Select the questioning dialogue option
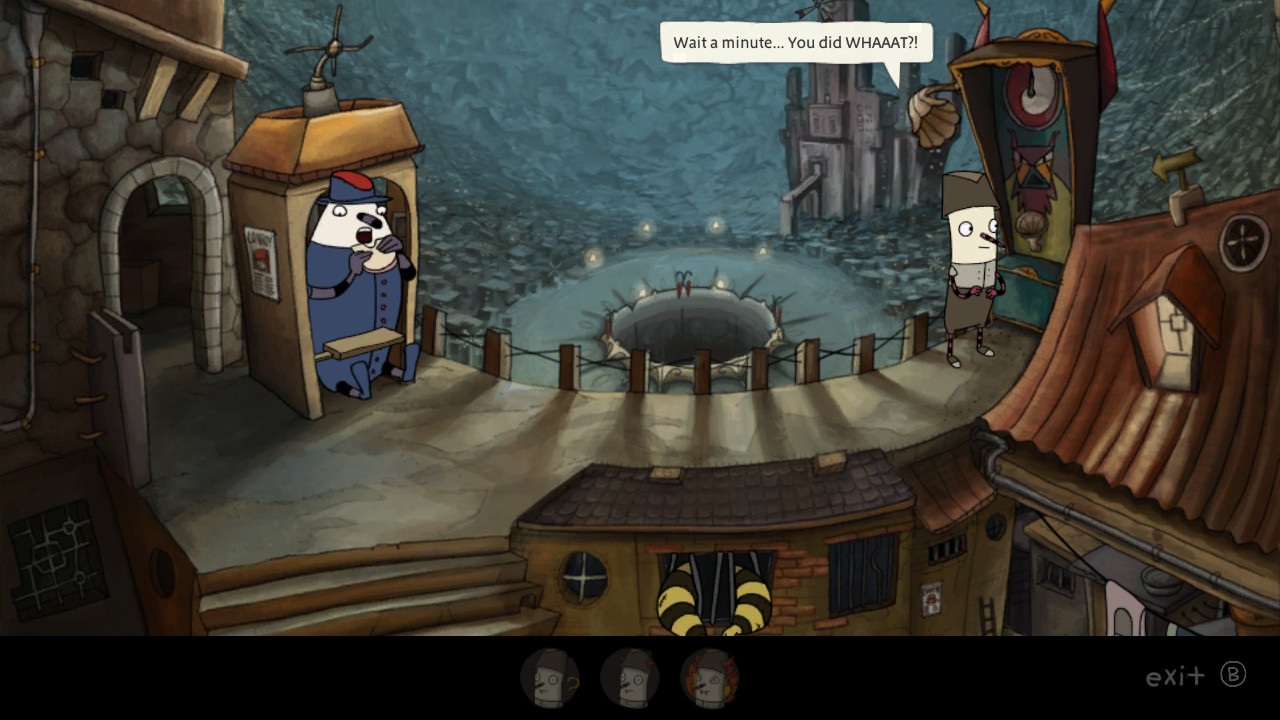Screen dimensions: 1280x720 [548, 680]
